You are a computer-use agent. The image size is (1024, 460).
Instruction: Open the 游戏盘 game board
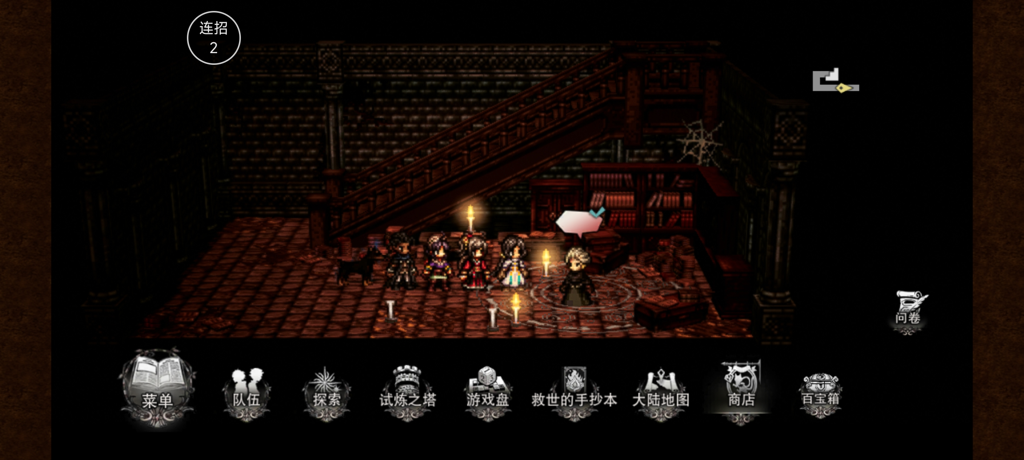pyautogui.click(x=488, y=392)
